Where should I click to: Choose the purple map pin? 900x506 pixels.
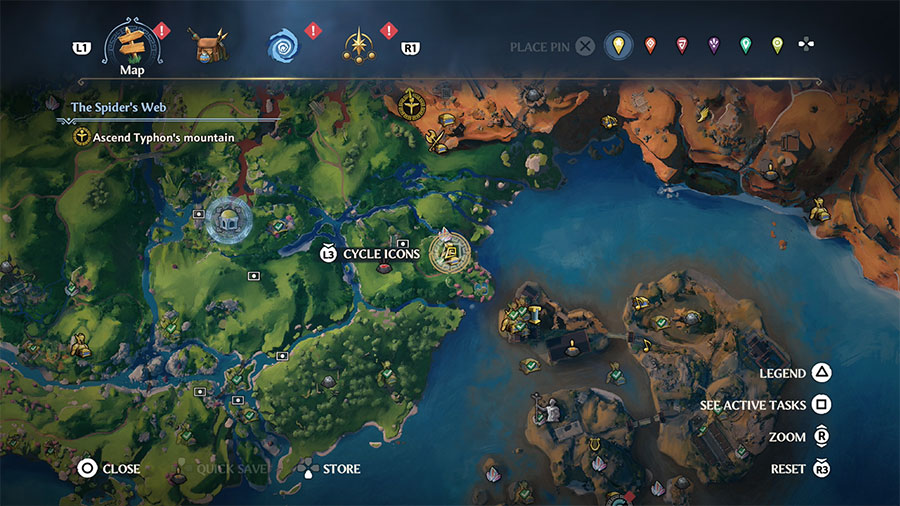pyautogui.click(x=714, y=46)
